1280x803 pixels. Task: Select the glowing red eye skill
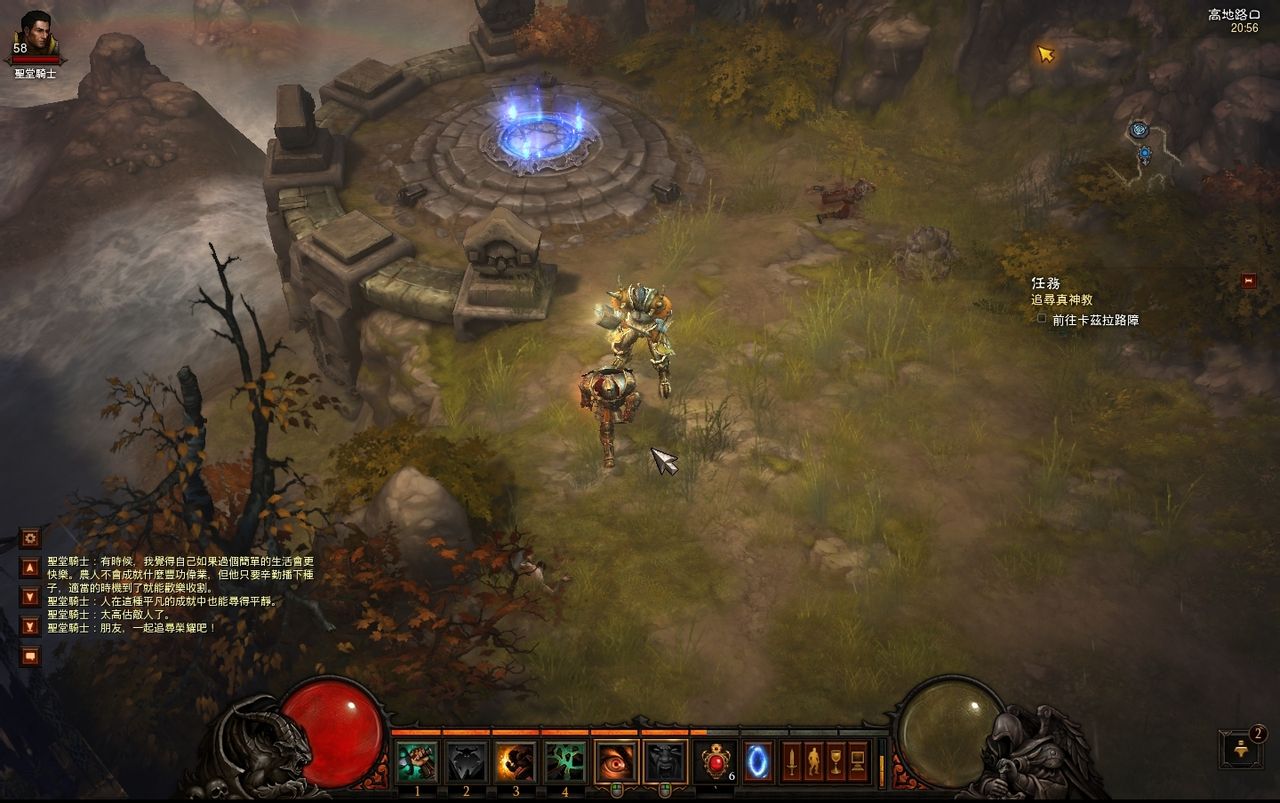[x=616, y=762]
